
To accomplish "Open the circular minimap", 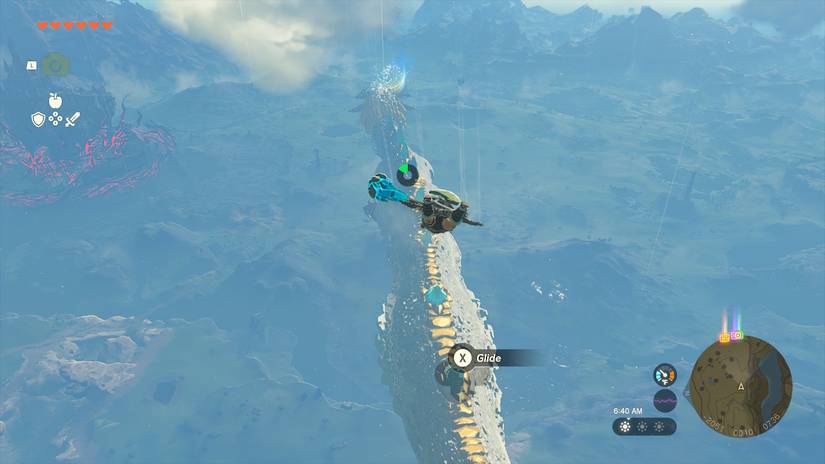I will 741,385.
